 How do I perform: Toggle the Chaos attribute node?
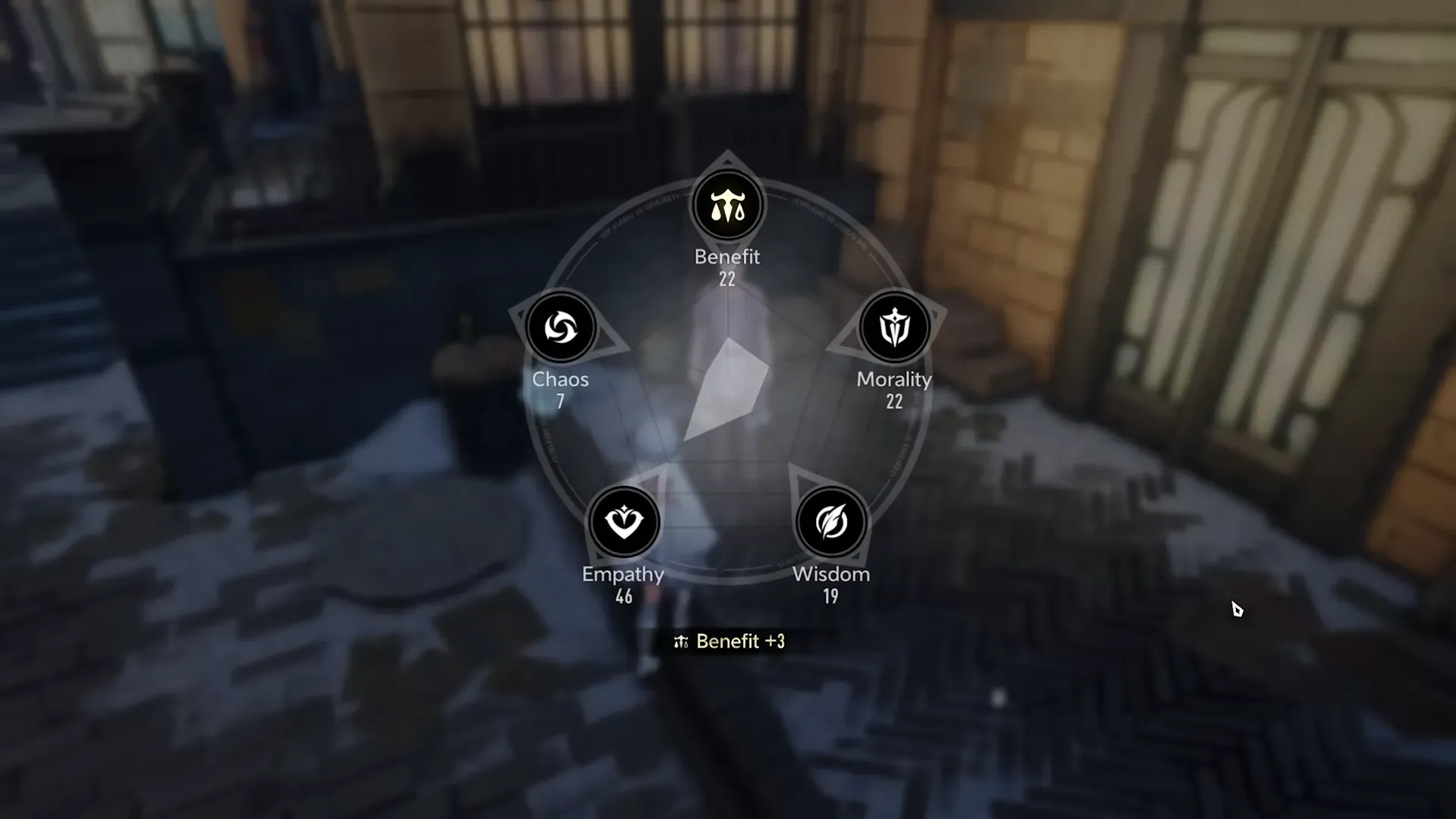click(561, 325)
